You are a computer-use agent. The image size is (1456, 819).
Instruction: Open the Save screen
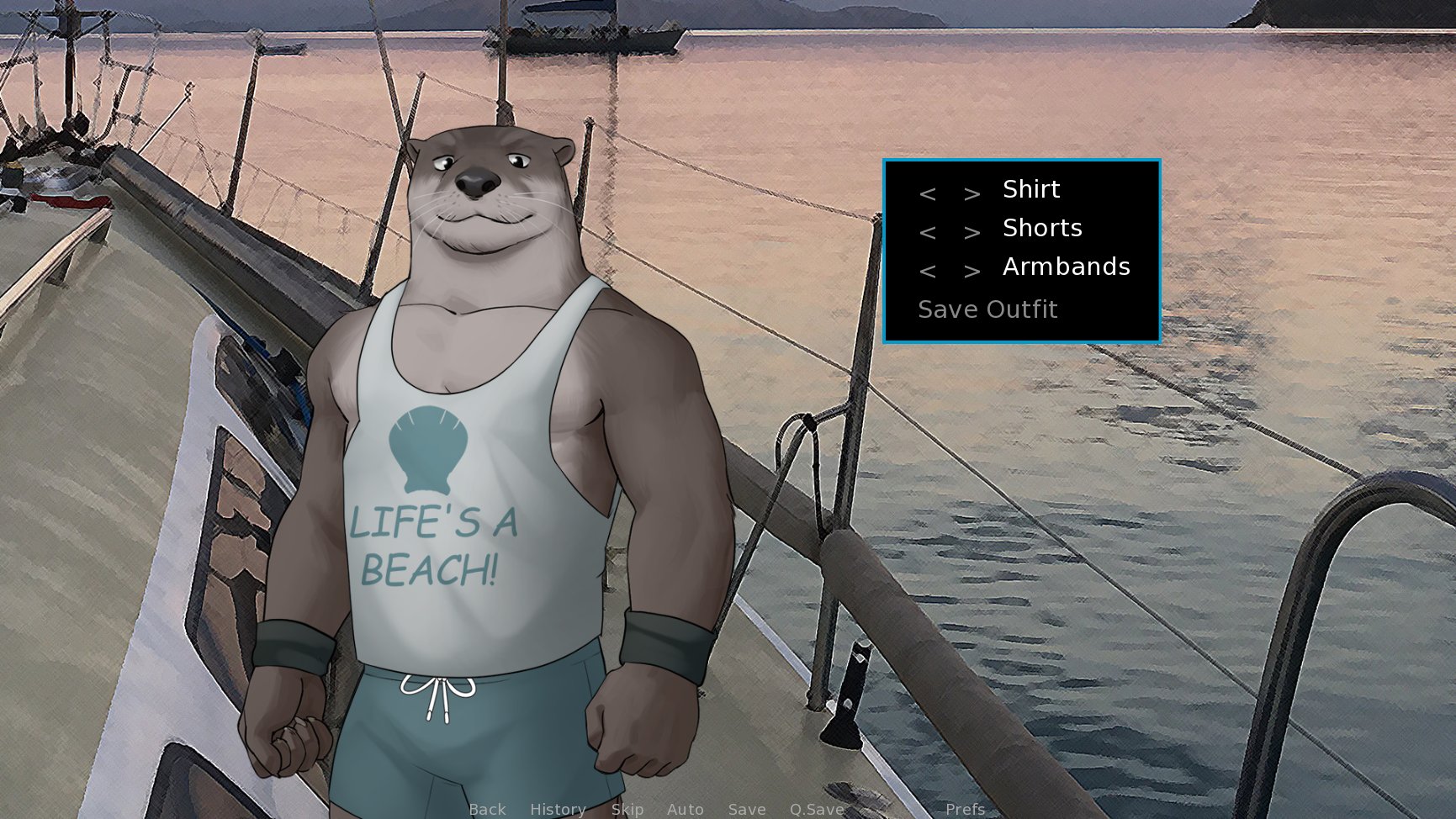(x=747, y=809)
